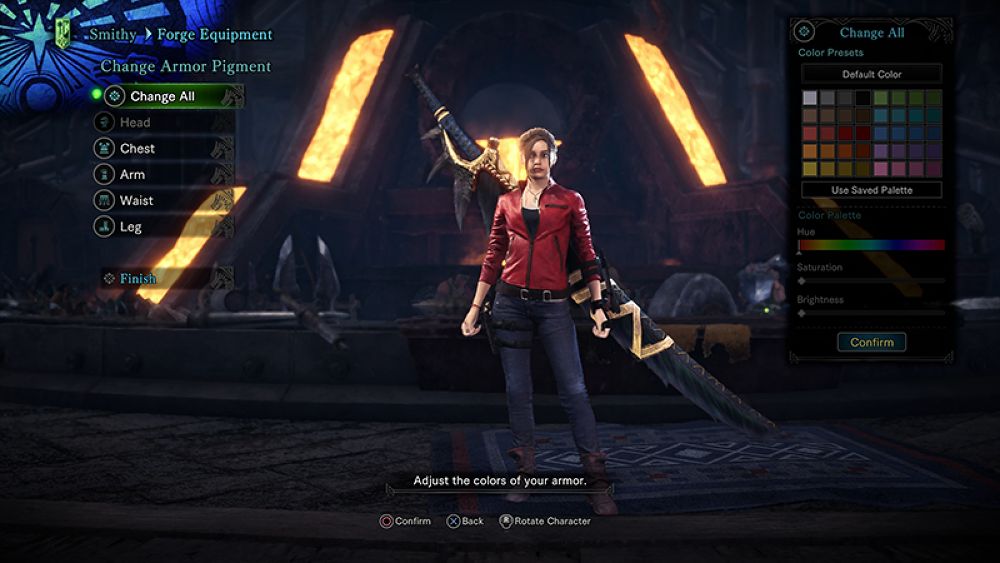
Task: Click Finish to end pigment editing
Action: pos(138,278)
